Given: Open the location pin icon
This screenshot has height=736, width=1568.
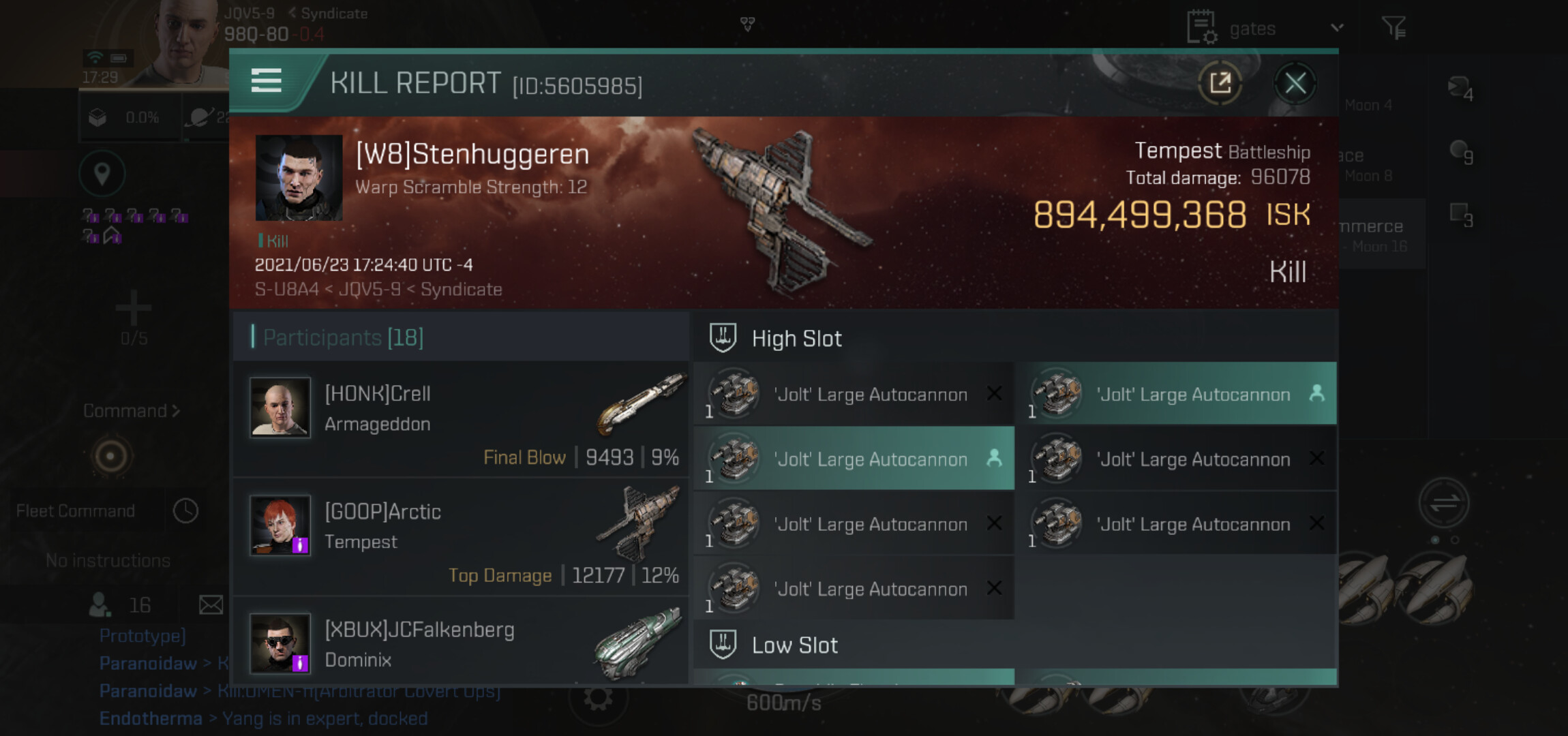Looking at the screenshot, I should (x=102, y=174).
